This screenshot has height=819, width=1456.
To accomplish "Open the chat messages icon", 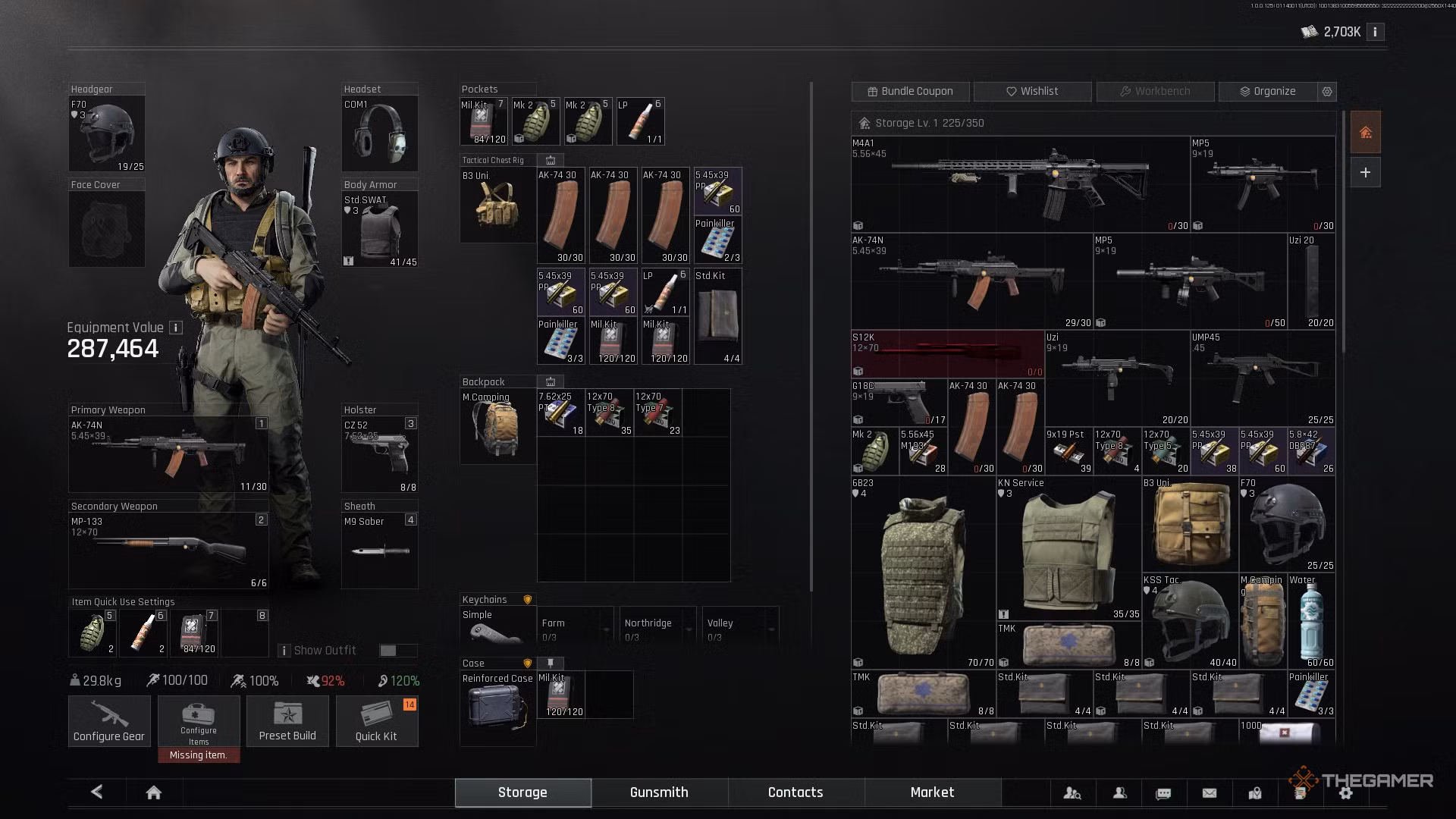I will coord(1163,792).
